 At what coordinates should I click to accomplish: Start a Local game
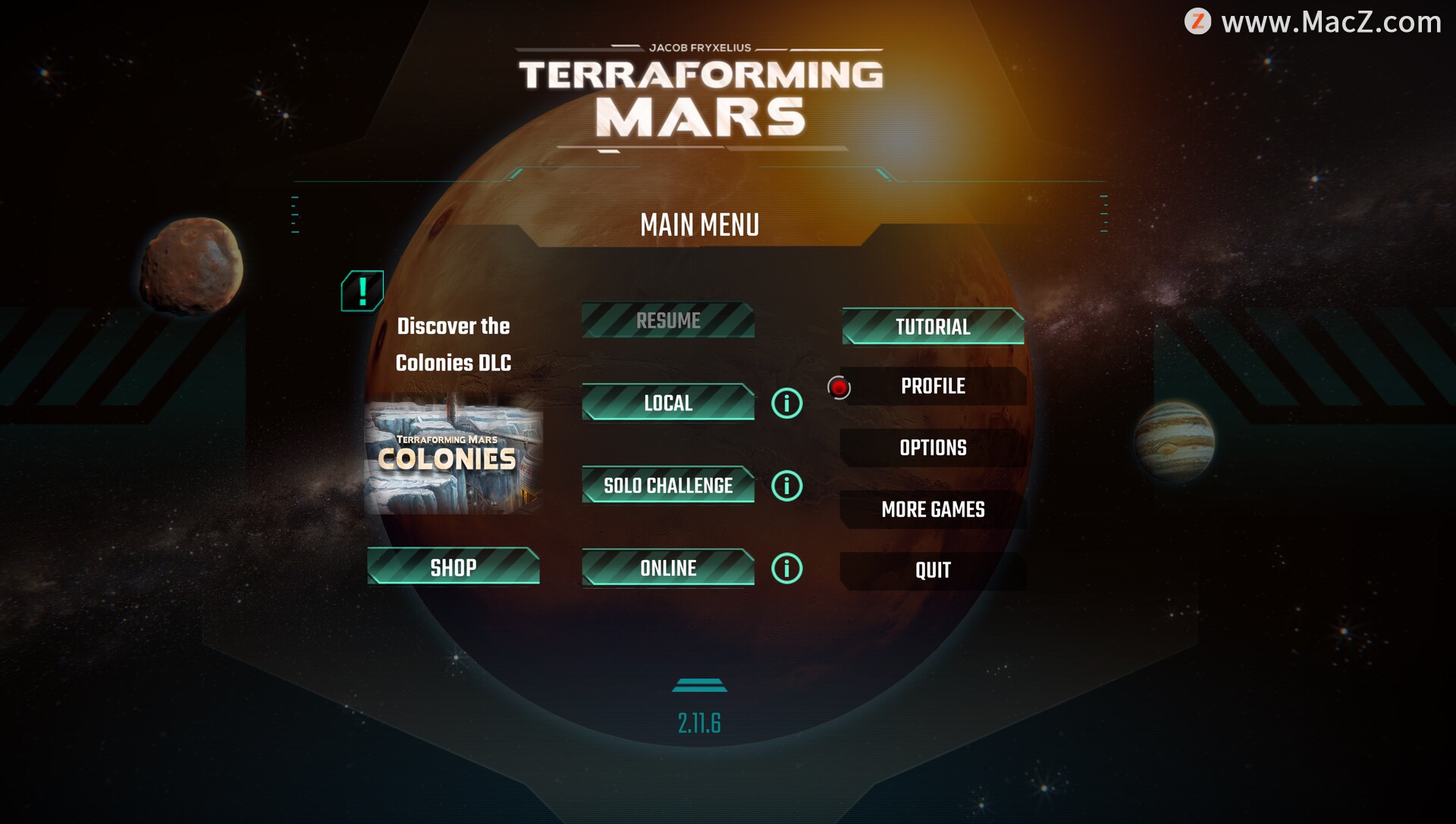[668, 403]
